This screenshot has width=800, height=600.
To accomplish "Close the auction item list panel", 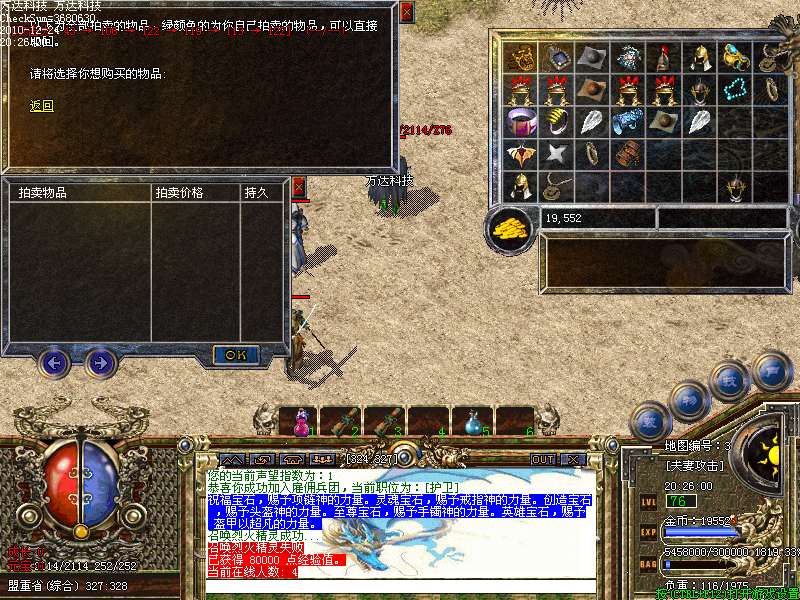I will pyautogui.click(x=298, y=186).
